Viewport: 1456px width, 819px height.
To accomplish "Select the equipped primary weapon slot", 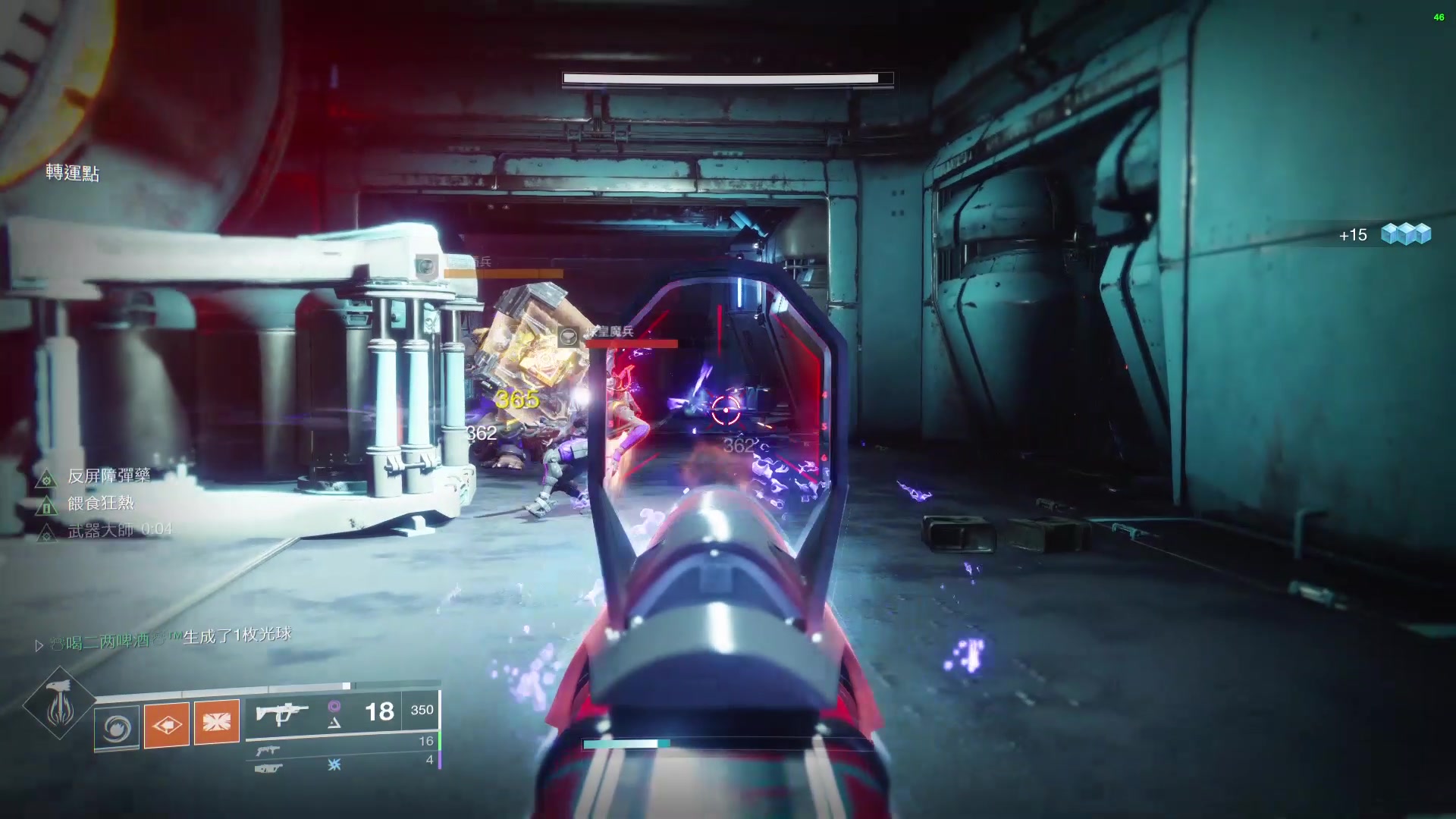I will (x=282, y=713).
